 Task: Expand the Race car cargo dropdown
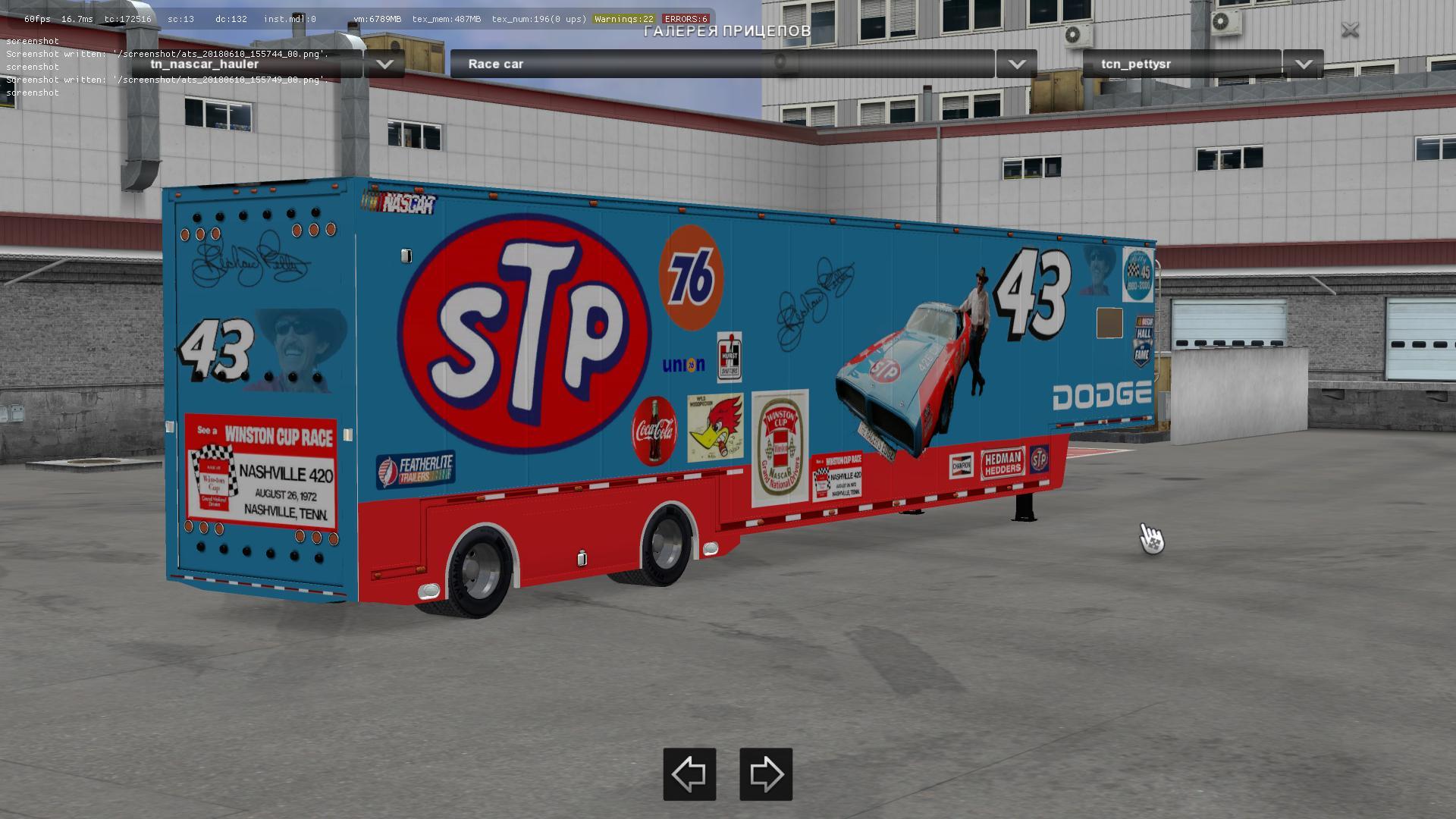(1016, 64)
